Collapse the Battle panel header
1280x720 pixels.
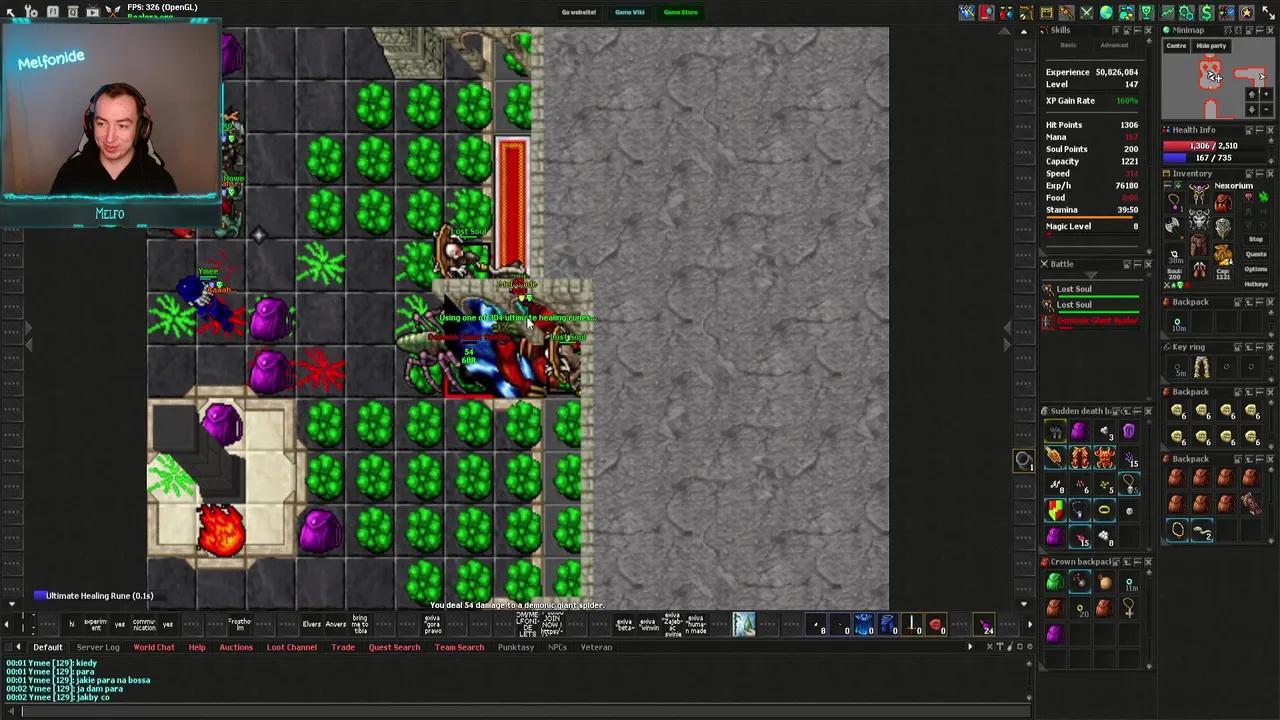point(1138,264)
